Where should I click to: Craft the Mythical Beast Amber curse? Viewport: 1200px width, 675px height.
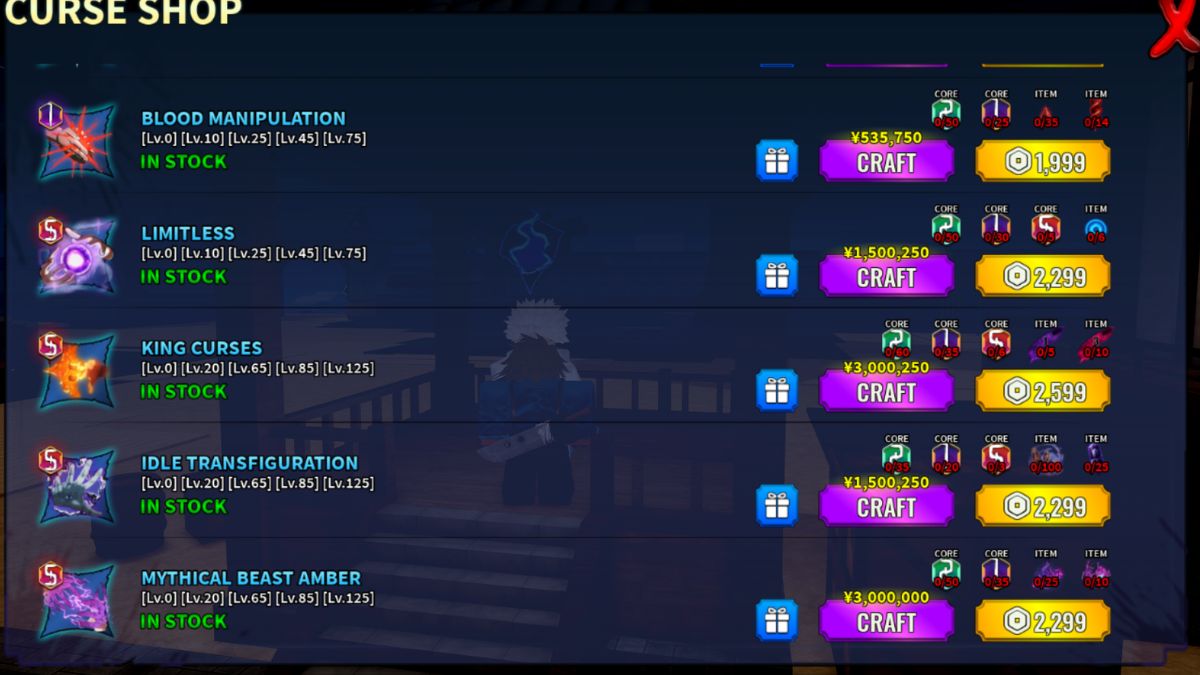886,622
